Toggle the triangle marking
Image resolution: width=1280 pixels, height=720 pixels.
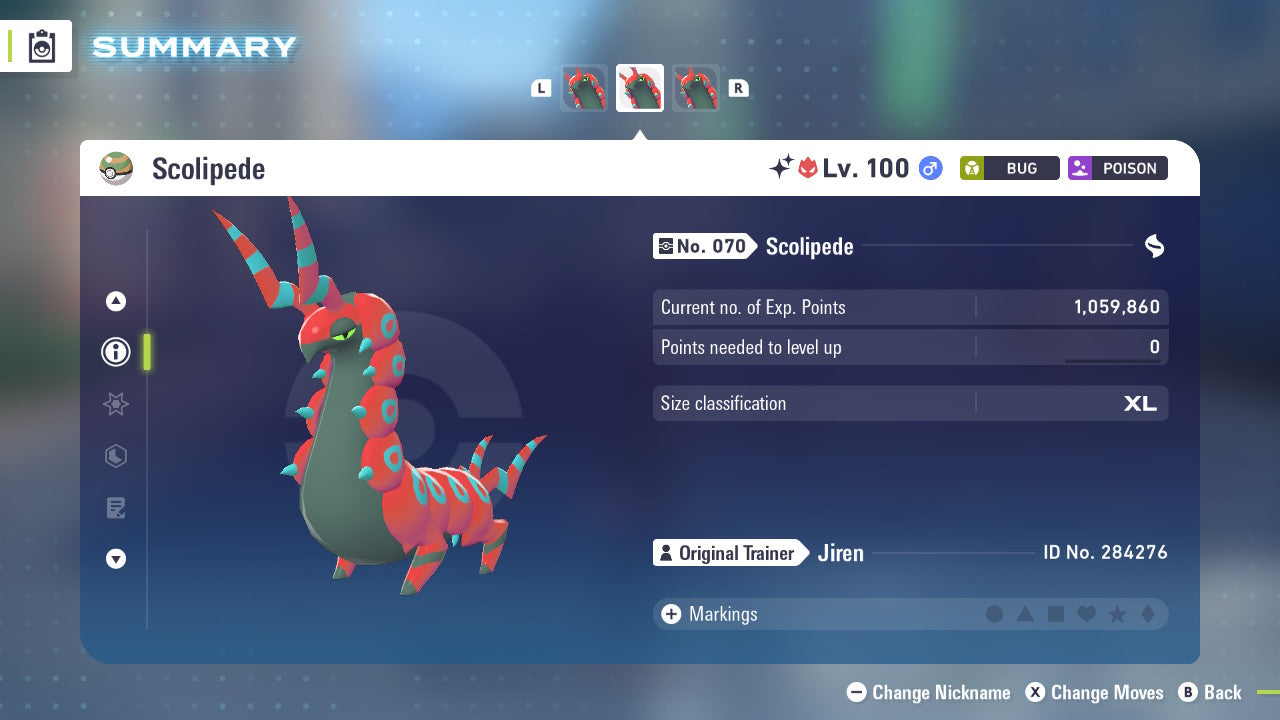(1025, 614)
